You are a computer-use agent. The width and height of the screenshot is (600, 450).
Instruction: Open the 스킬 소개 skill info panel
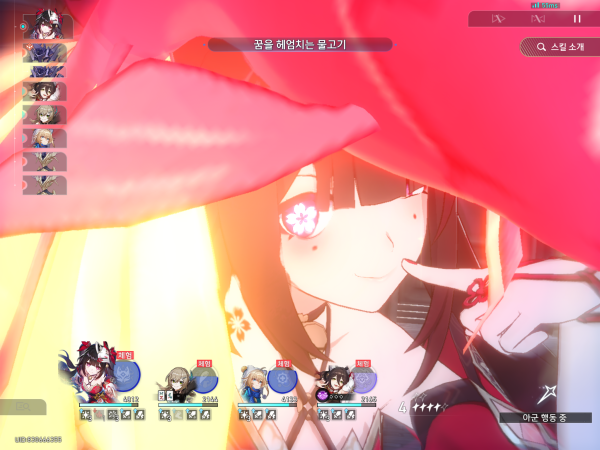click(554, 46)
